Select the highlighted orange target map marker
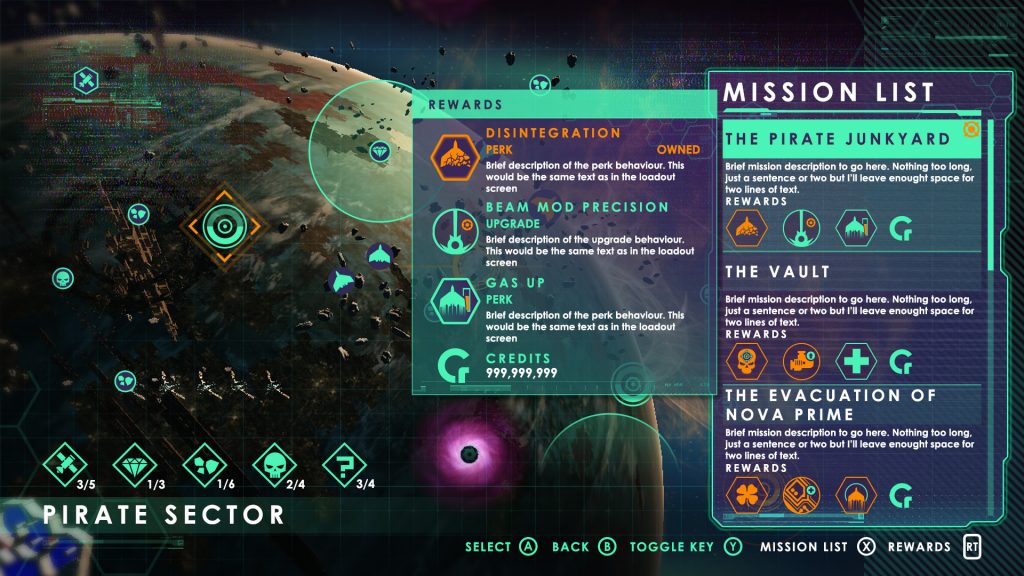The height and width of the screenshot is (576, 1024). 221,226
